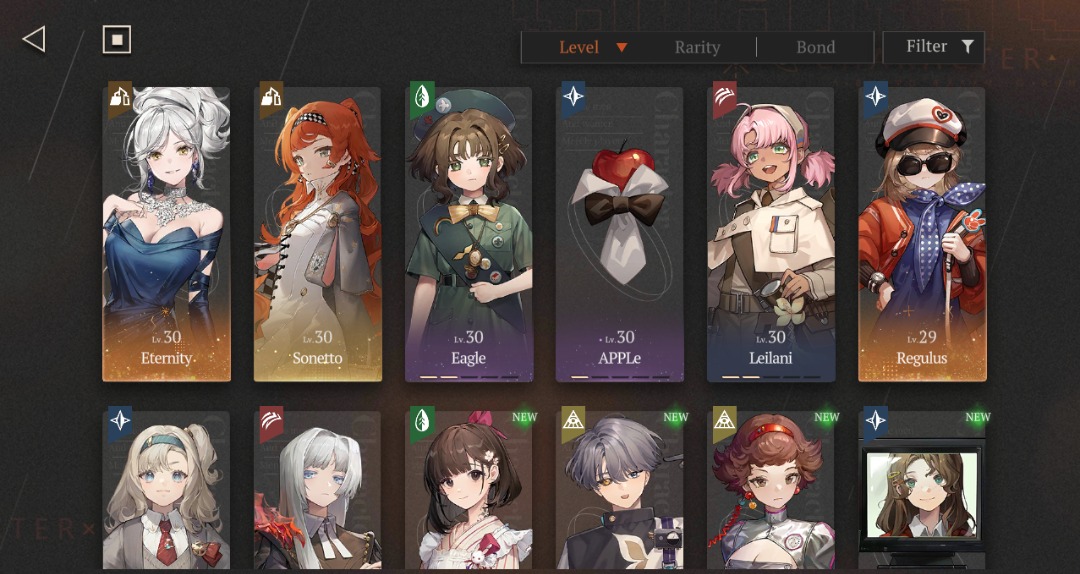Image resolution: width=1080 pixels, height=574 pixels.
Task: Select the APPLe character card
Action: click(x=620, y=234)
